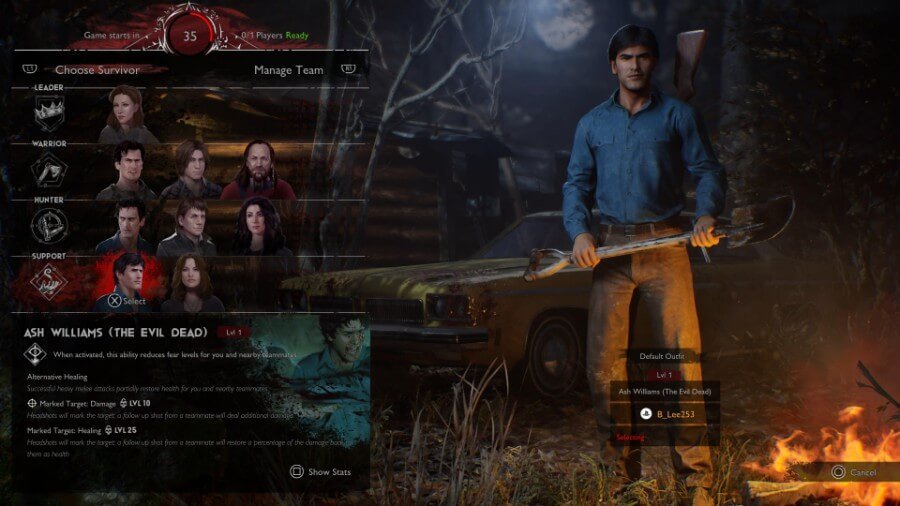The image size is (900, 506).
Task: Select the Leader class woman portrait
Action: [x=127, y=115]
